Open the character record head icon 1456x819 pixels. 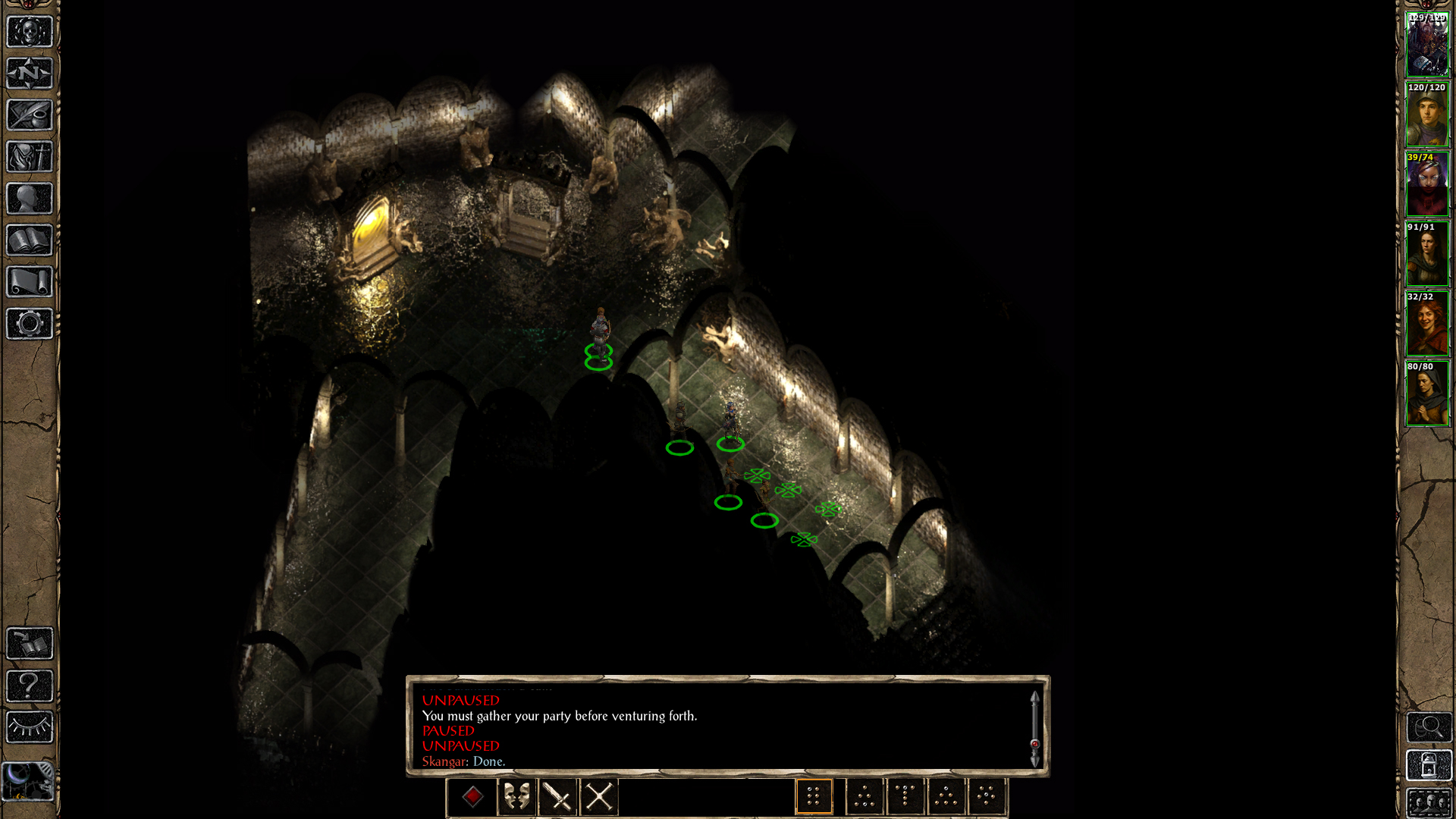[30, 199]
